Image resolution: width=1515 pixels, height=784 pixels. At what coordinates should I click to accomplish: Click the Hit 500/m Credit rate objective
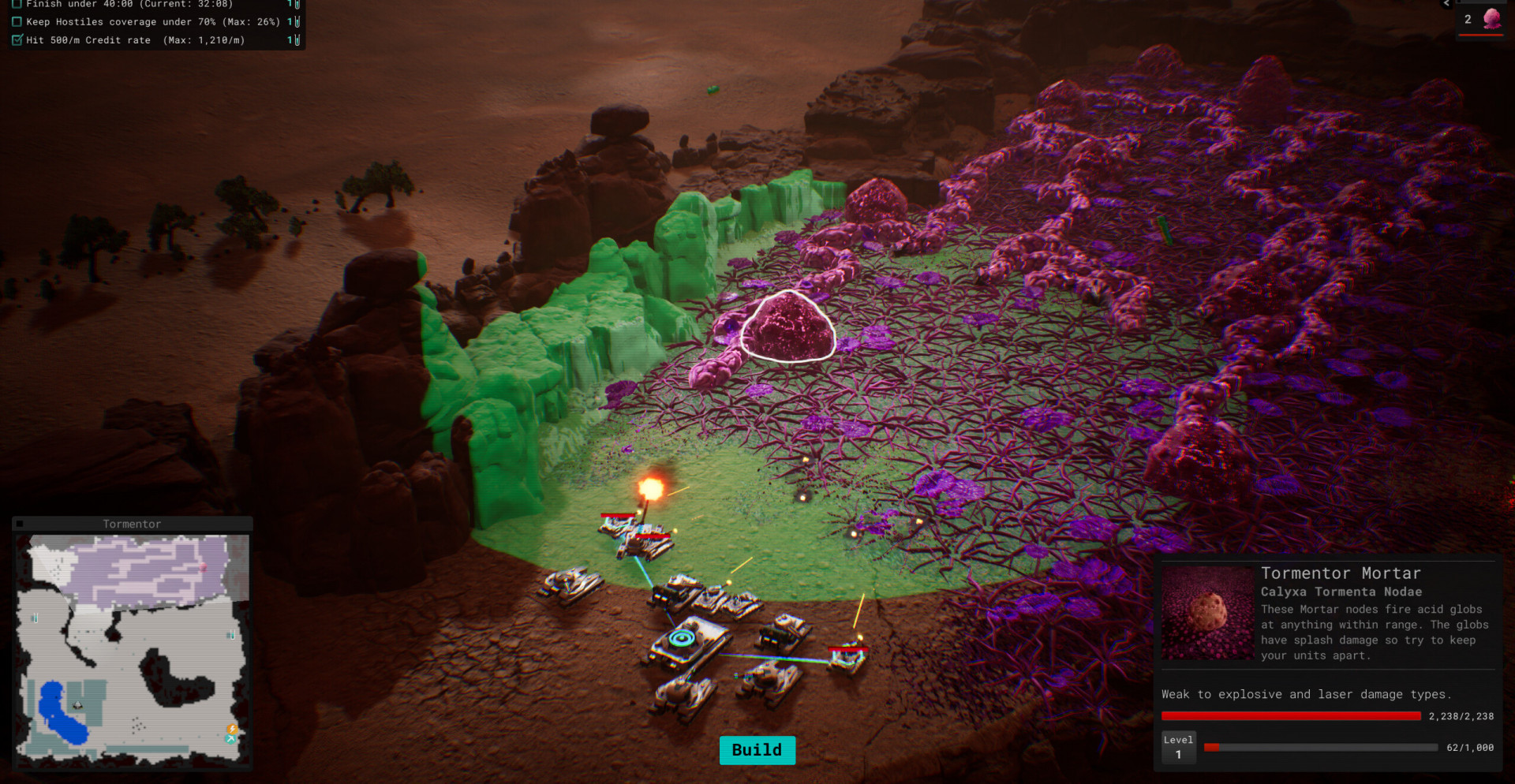coord(135,40)
